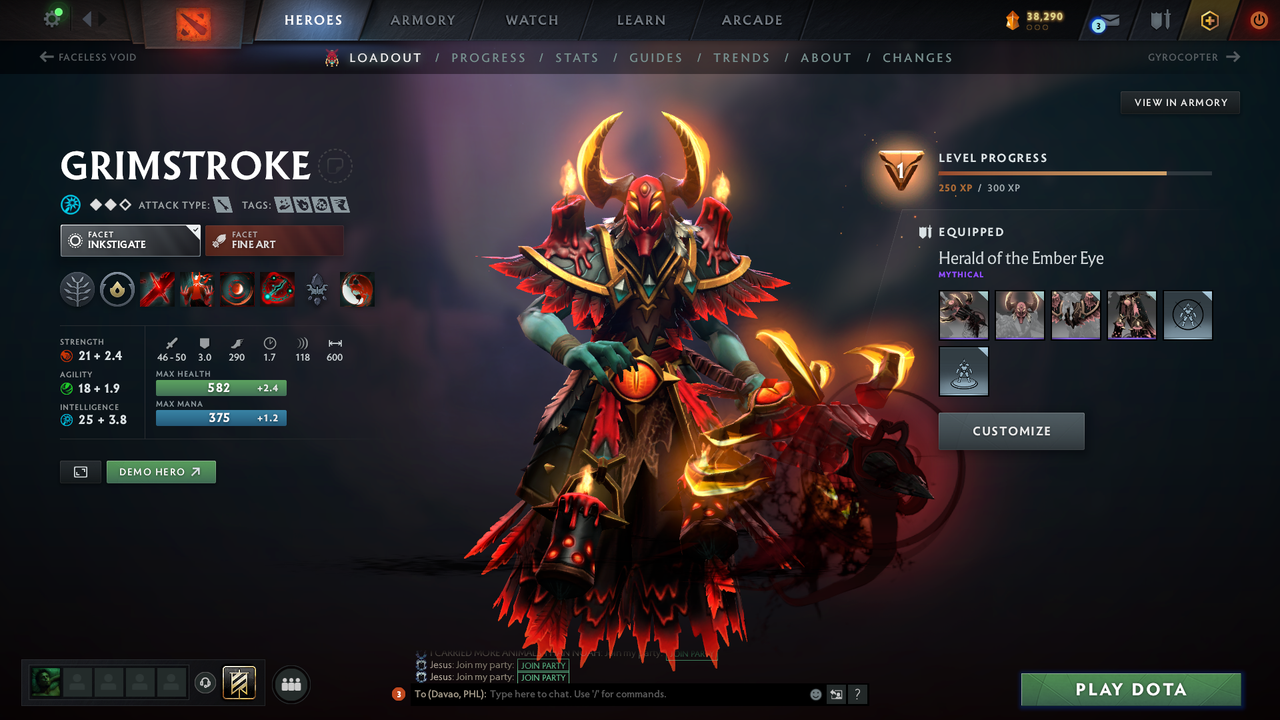Click CUSTOMIZE under equipped items

click(1011, 431)
